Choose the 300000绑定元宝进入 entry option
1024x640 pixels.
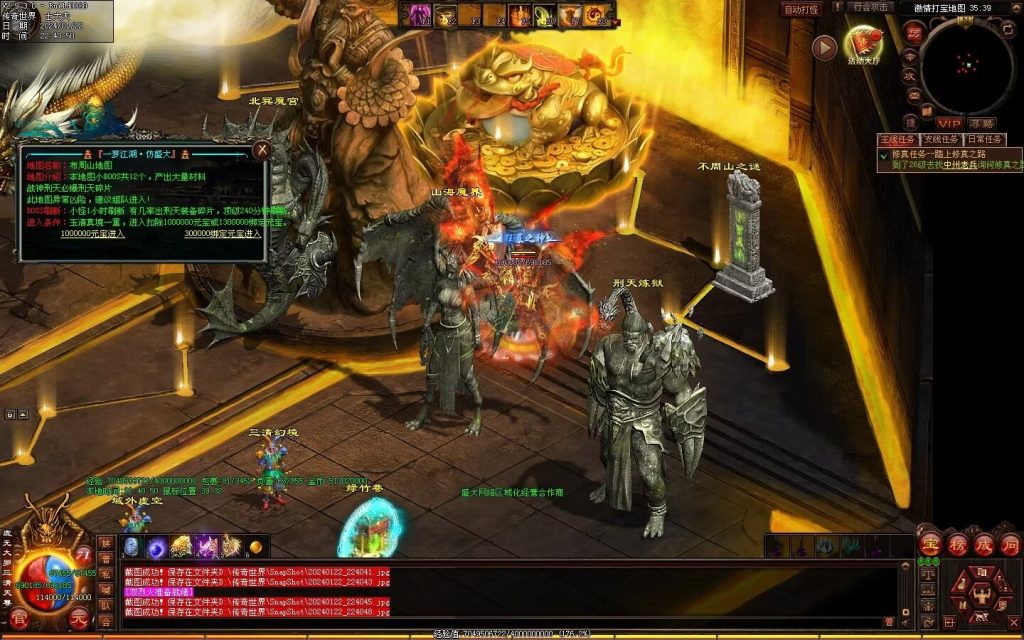tap(222, 233)
